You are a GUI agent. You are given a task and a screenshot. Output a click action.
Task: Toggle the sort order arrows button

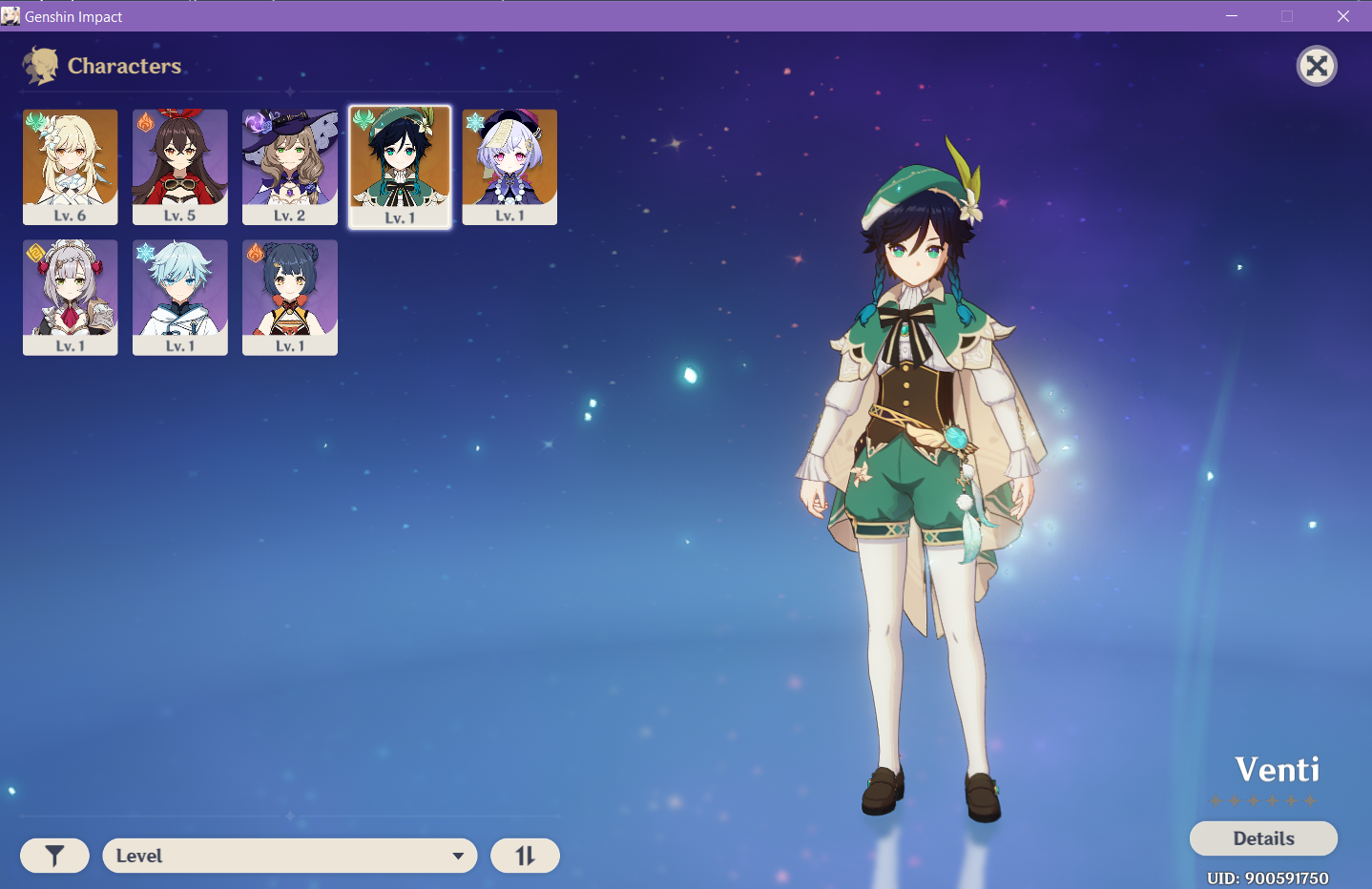point(525,856)
